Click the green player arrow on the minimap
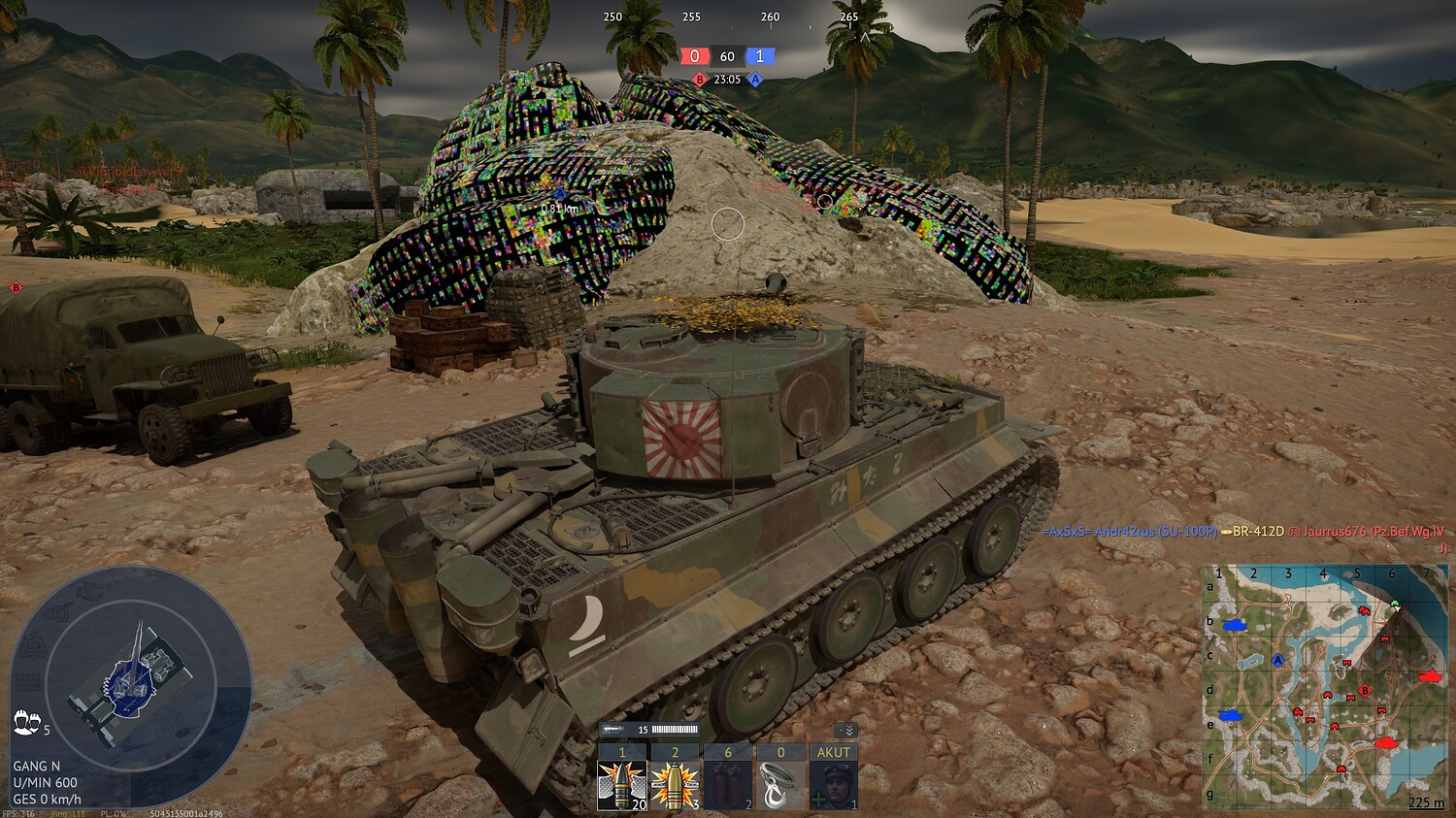 pos(1395,605)
